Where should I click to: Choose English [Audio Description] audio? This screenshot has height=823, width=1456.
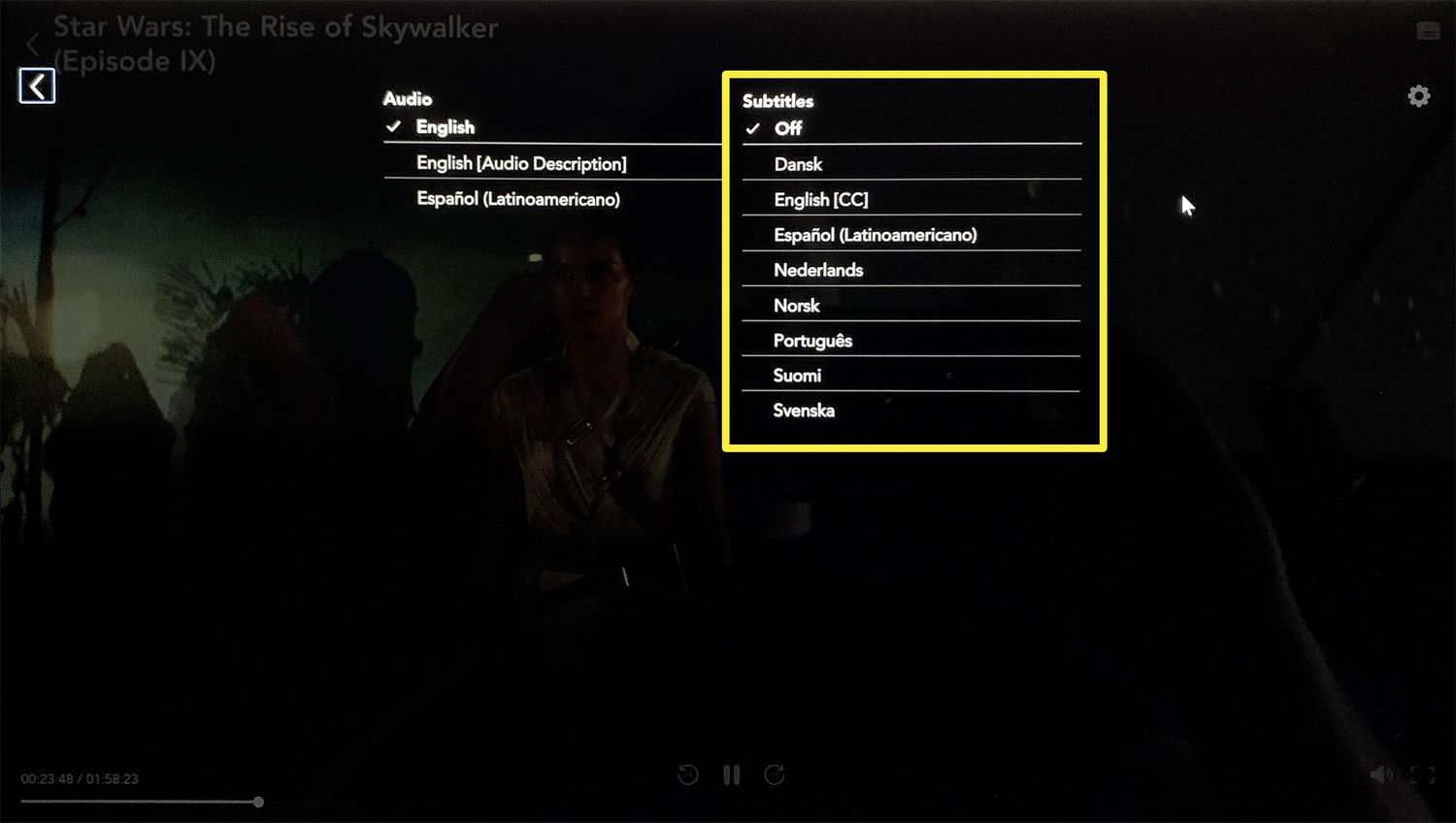(521, 163)
